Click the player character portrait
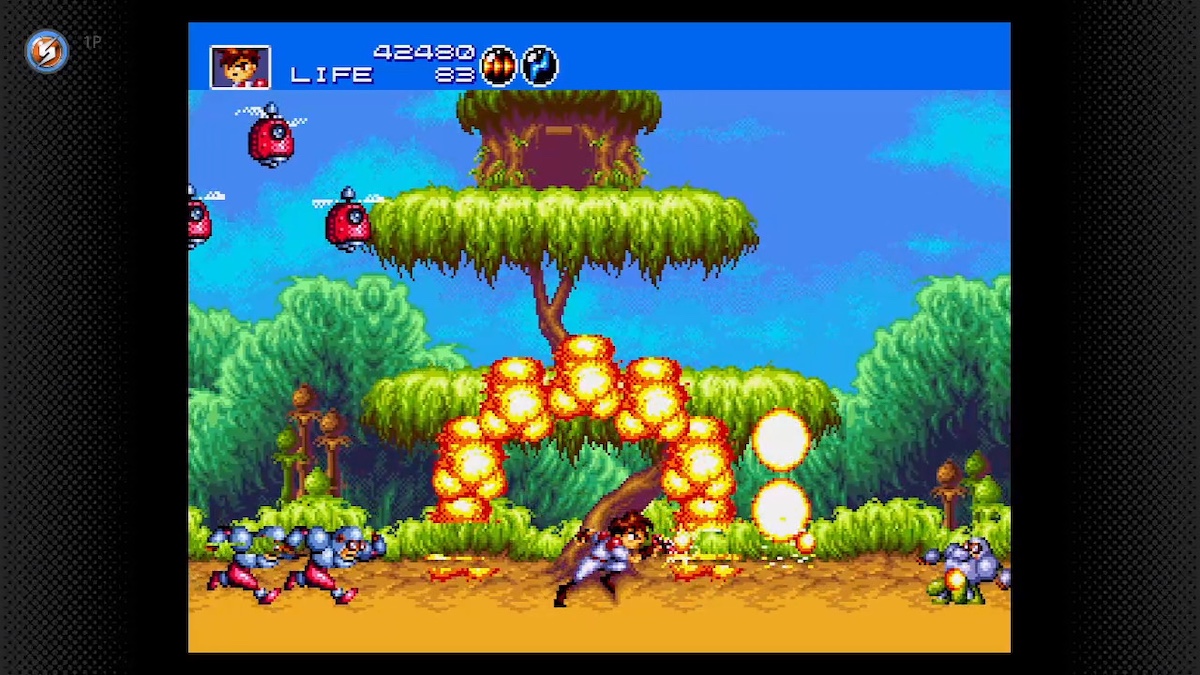1200x675 pixels. 240,67
